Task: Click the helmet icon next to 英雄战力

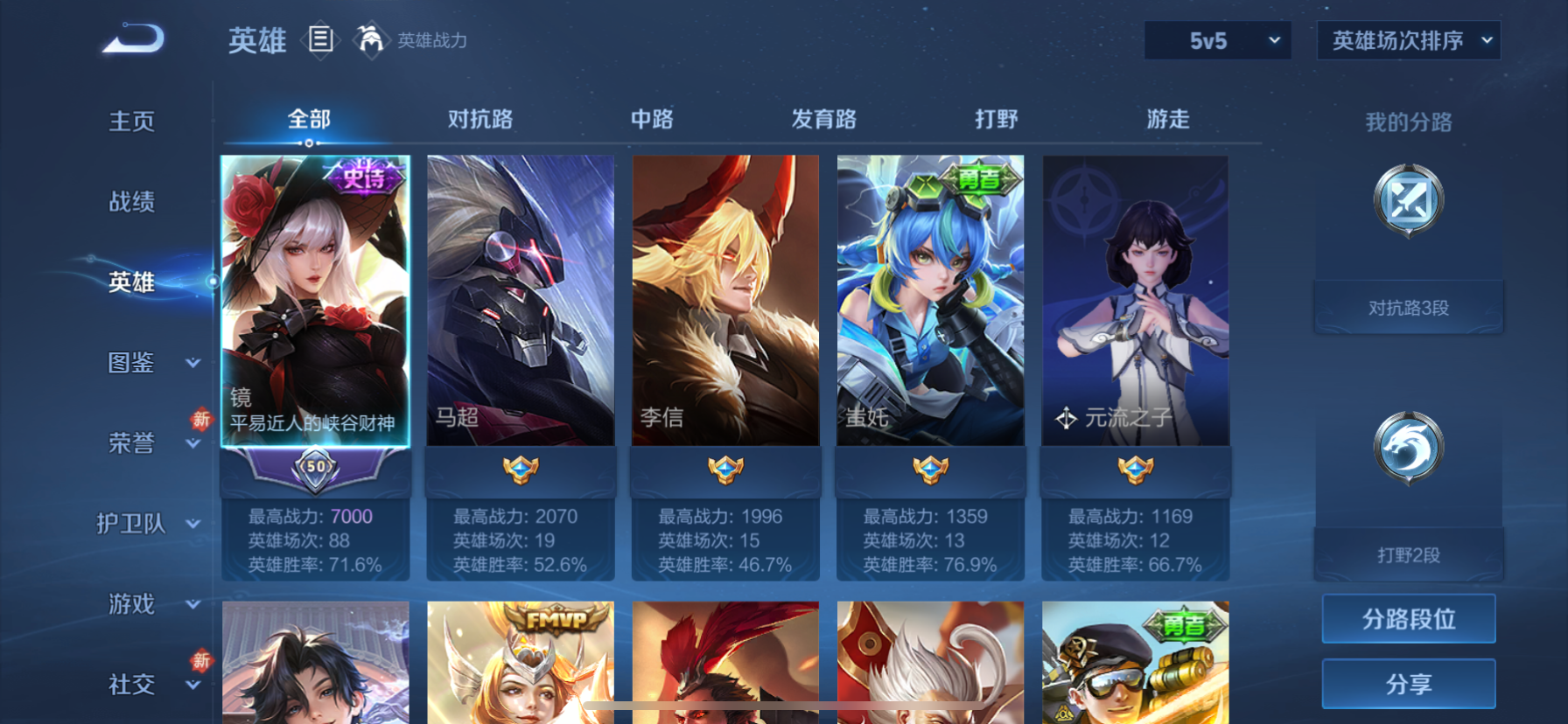Action: pyautogui.click(x=372, y=40)
